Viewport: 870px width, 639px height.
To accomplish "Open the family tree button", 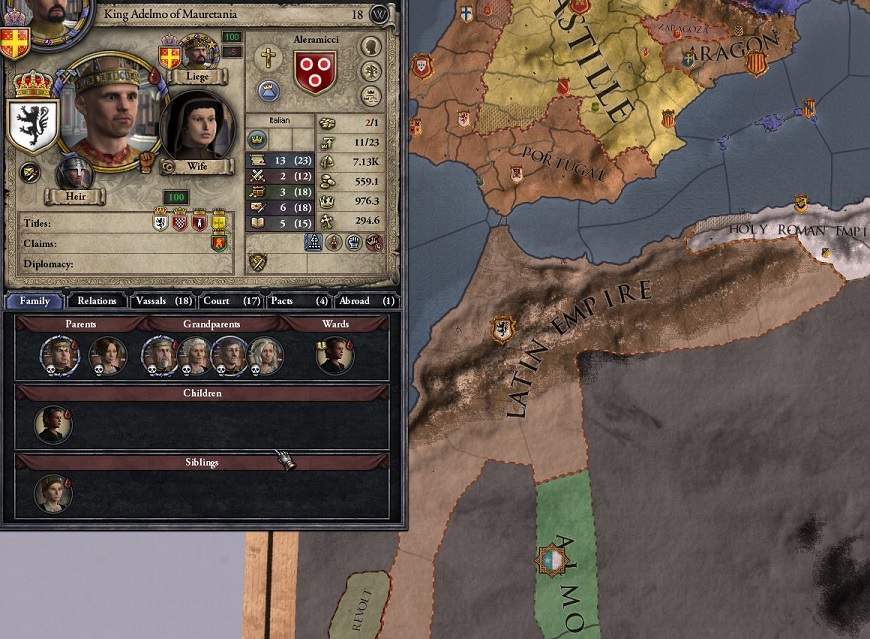I will (371, 70).
